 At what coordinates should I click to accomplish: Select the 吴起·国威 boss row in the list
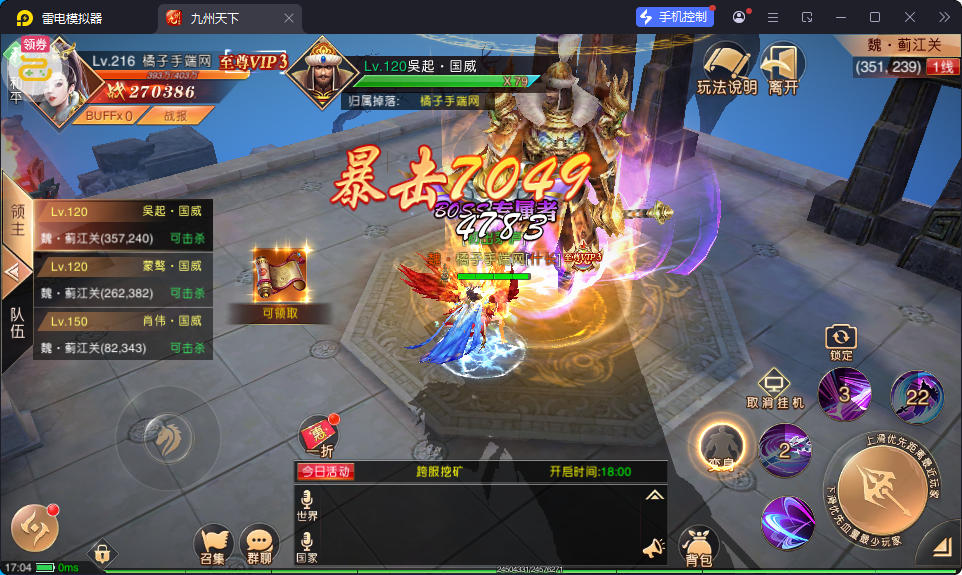click(x=124, y=224)
